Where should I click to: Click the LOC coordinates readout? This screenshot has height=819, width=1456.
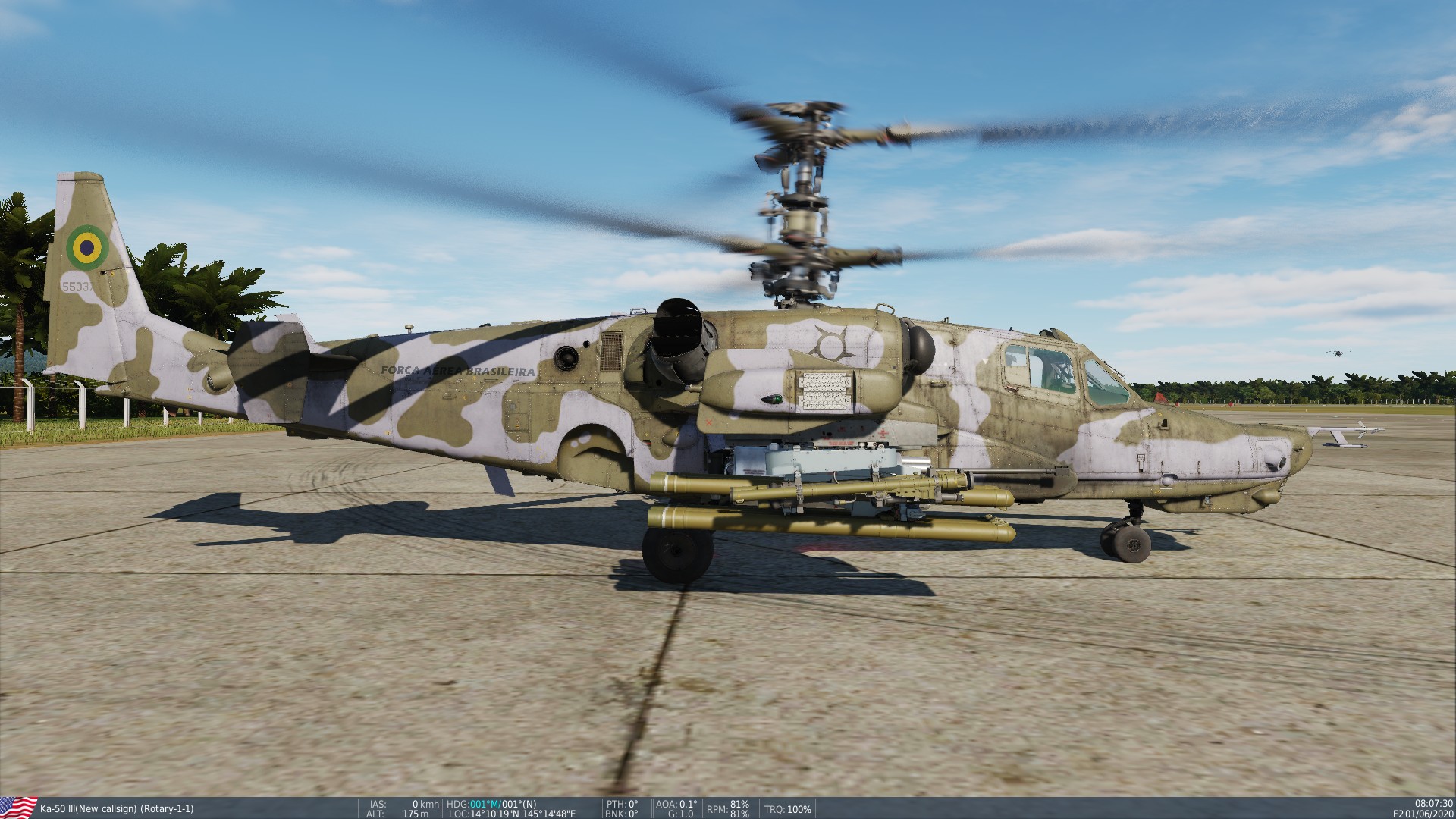pos(513,812)
